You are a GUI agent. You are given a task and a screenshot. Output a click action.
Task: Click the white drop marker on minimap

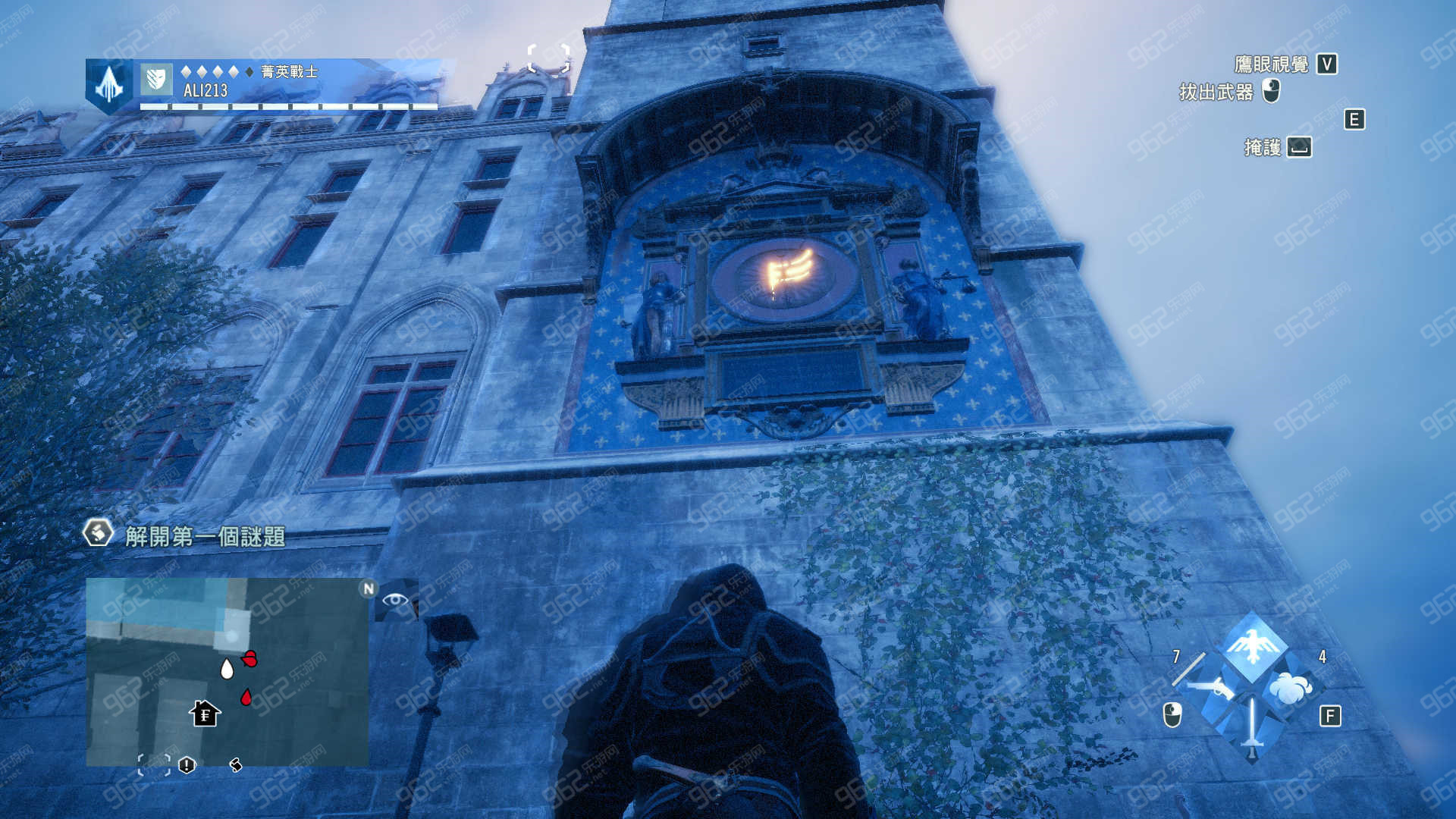pos(227,669)
